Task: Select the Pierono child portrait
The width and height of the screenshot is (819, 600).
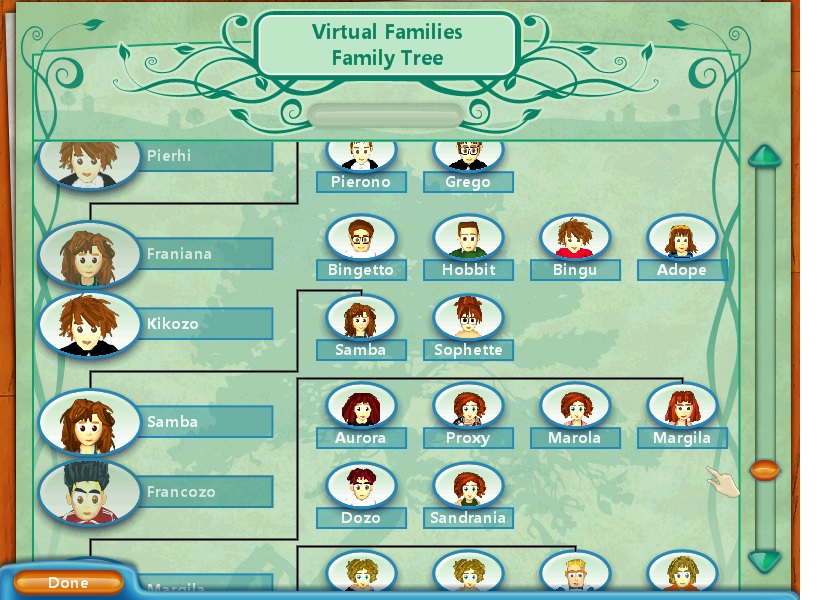Action: pyautogui.click(x=361, y=158)
